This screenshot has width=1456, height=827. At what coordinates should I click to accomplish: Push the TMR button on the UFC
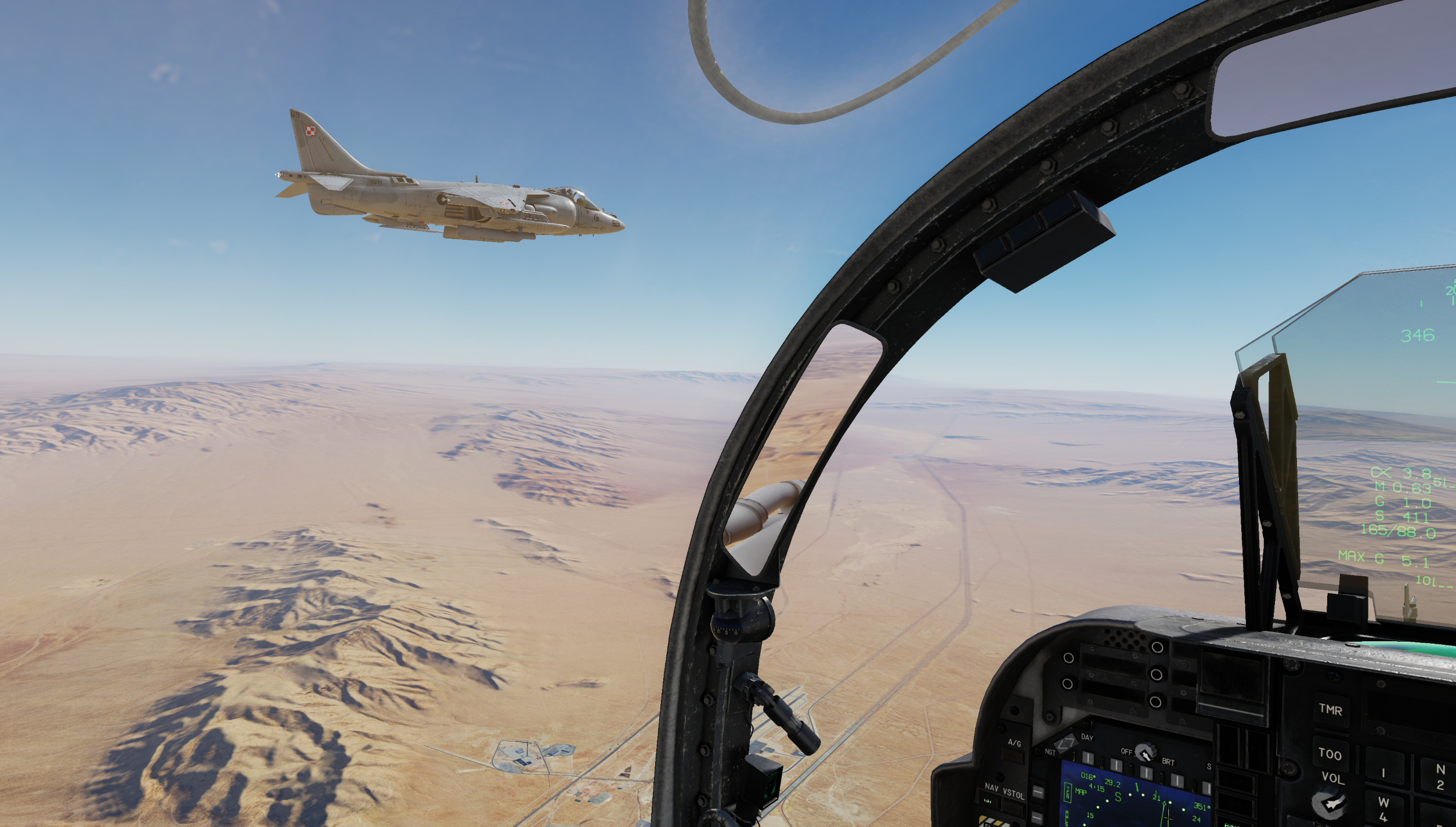[x=1330, y=710]
